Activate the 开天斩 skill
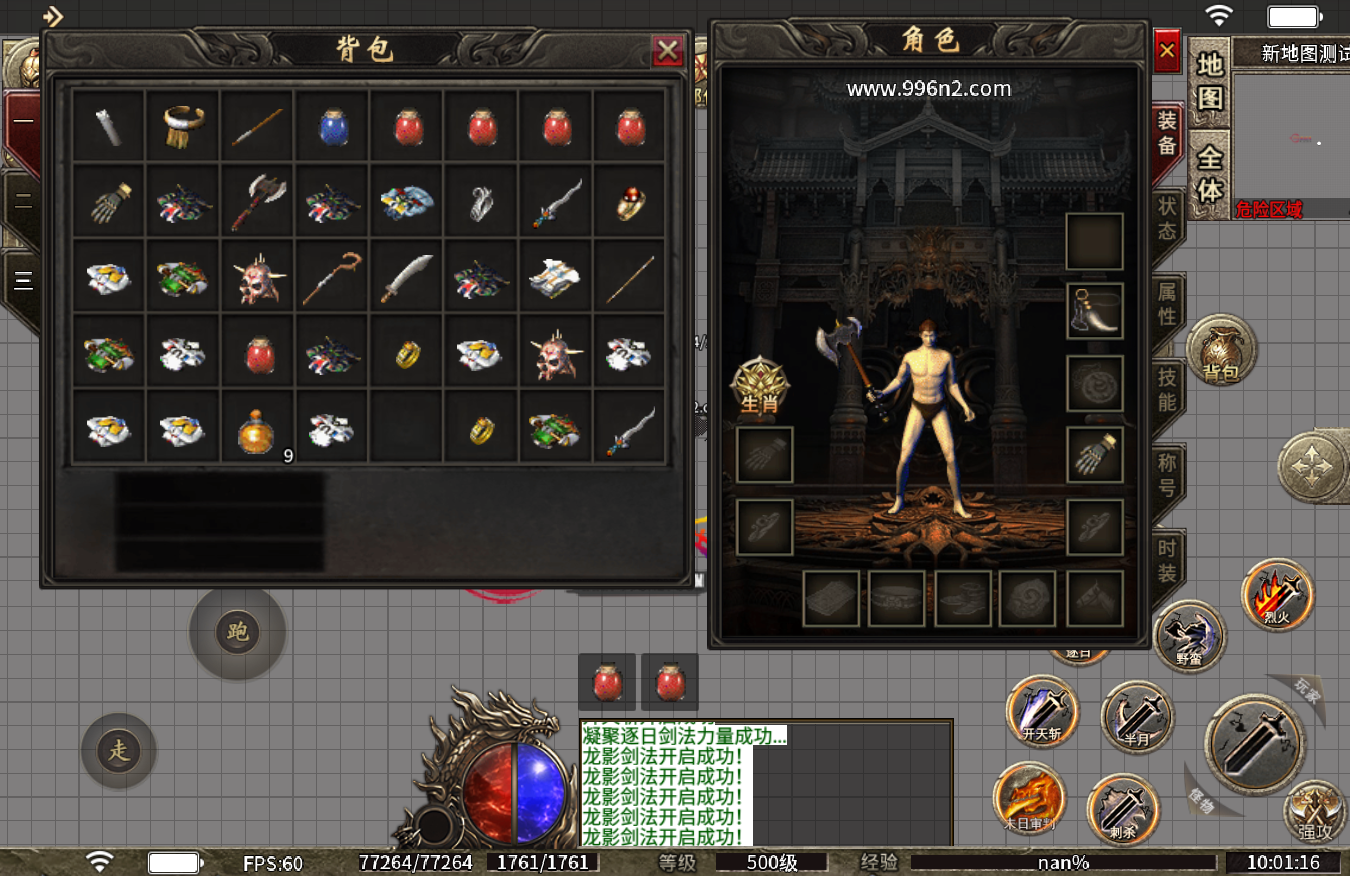1350x876 pixels. click(x=1043, y=710)
